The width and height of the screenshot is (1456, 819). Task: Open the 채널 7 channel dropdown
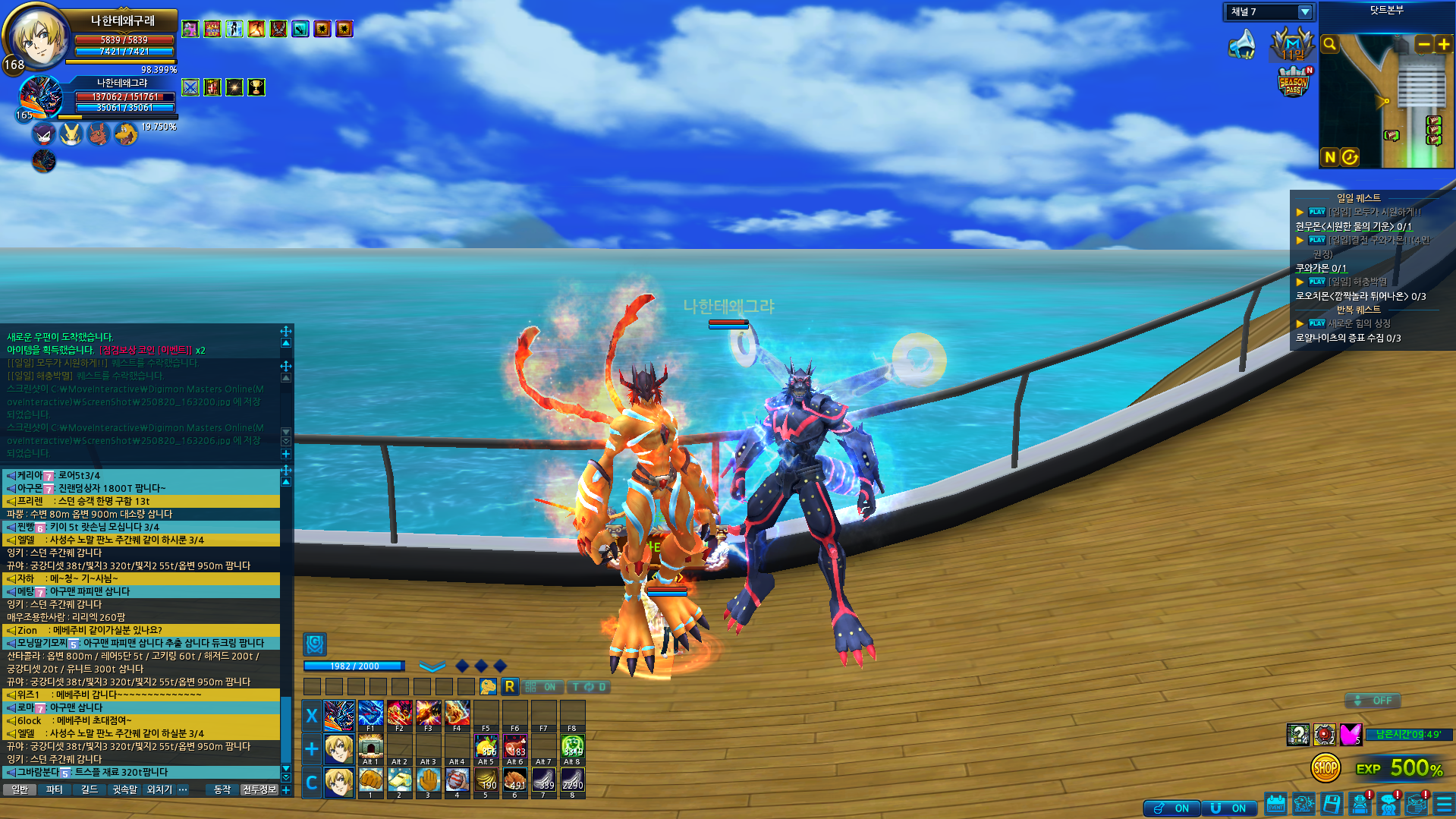coord(1304,12)
